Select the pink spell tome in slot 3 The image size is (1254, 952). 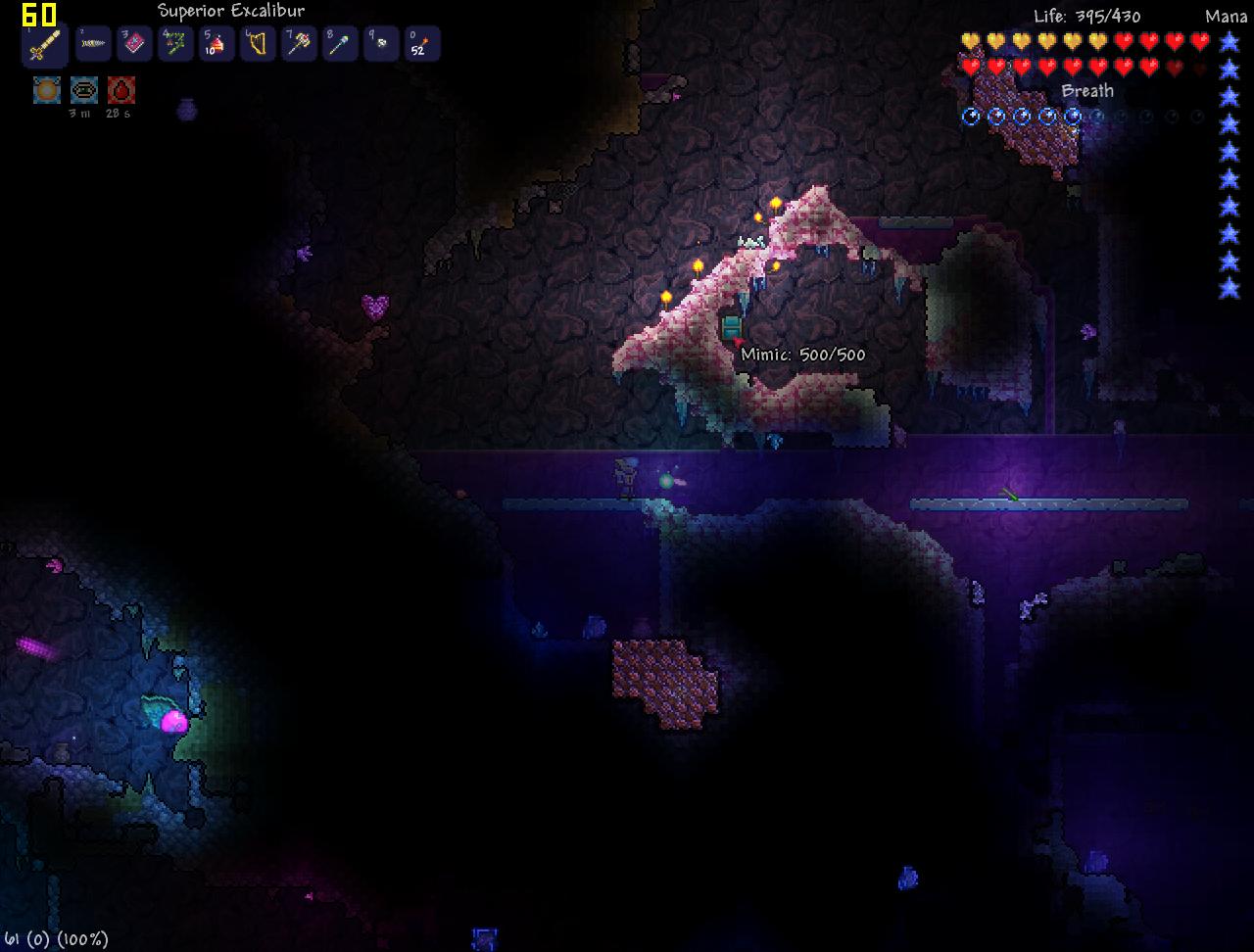coord(134,43)
